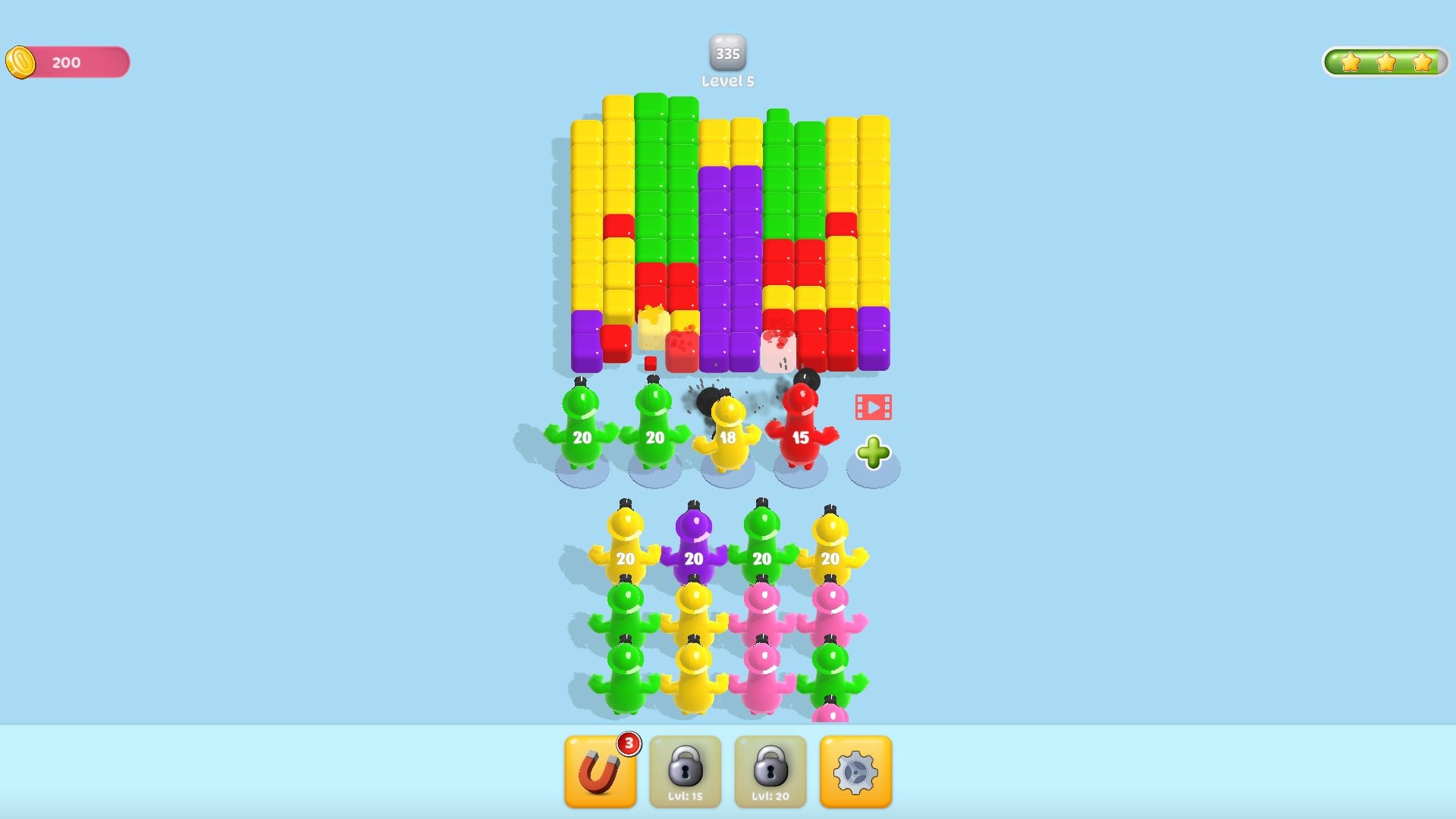
Task: Open the settings gear
Action: pyautogui.click(x=855, y=771)
